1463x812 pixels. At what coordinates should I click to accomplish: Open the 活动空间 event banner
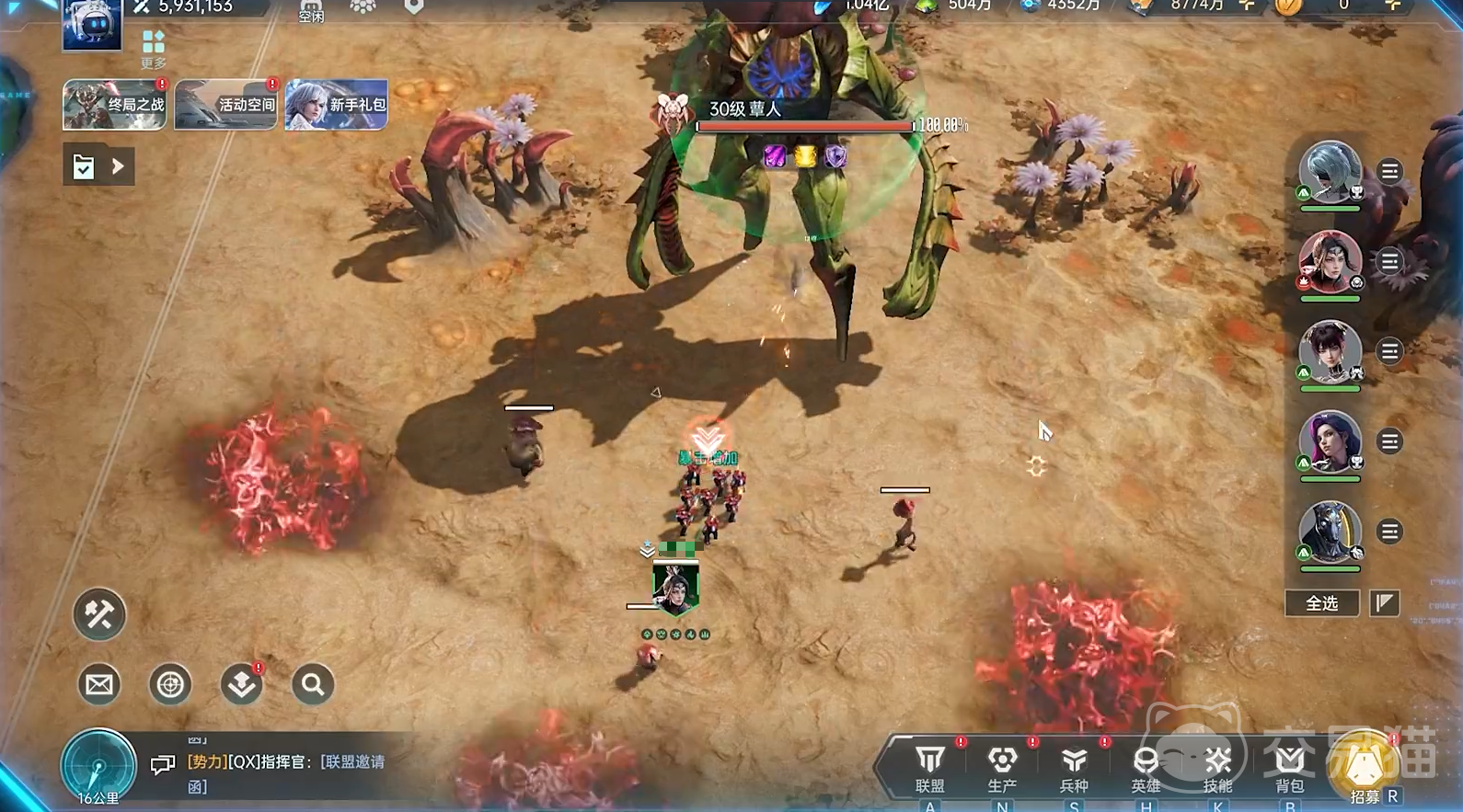click(x=225, y=105)
